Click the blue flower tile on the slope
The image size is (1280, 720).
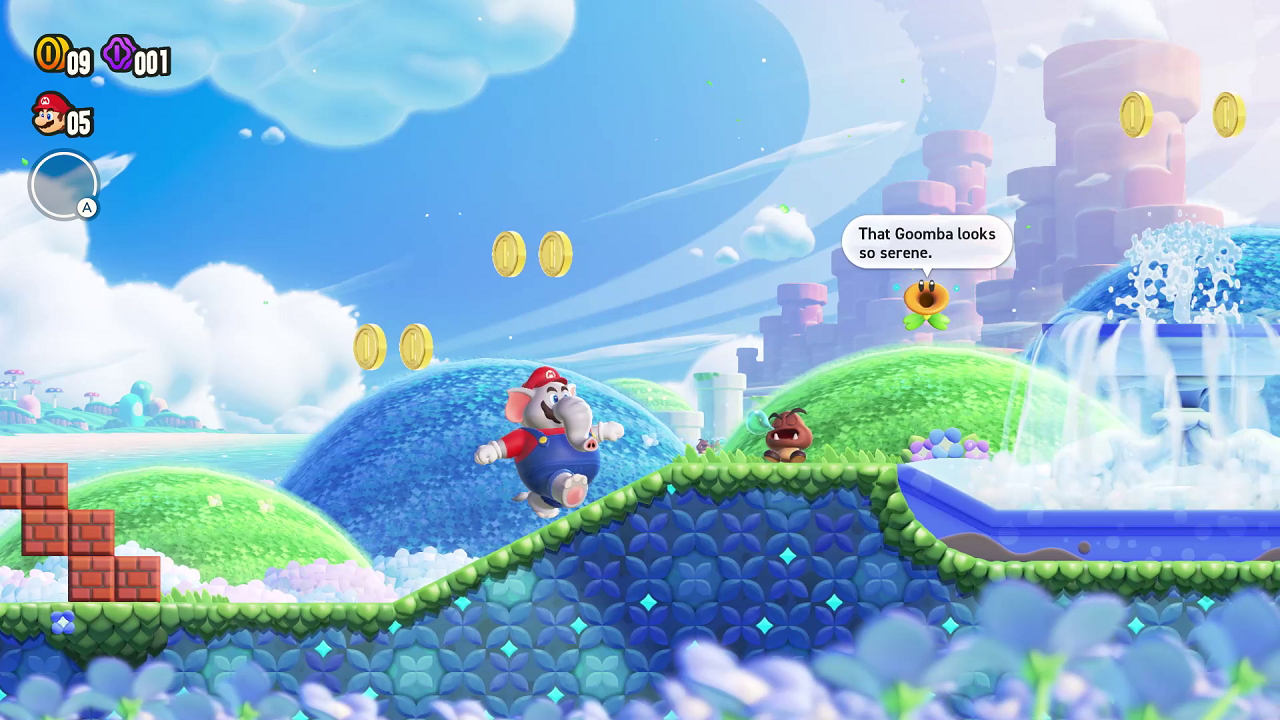pyautogui.click(x=62, y=621)
